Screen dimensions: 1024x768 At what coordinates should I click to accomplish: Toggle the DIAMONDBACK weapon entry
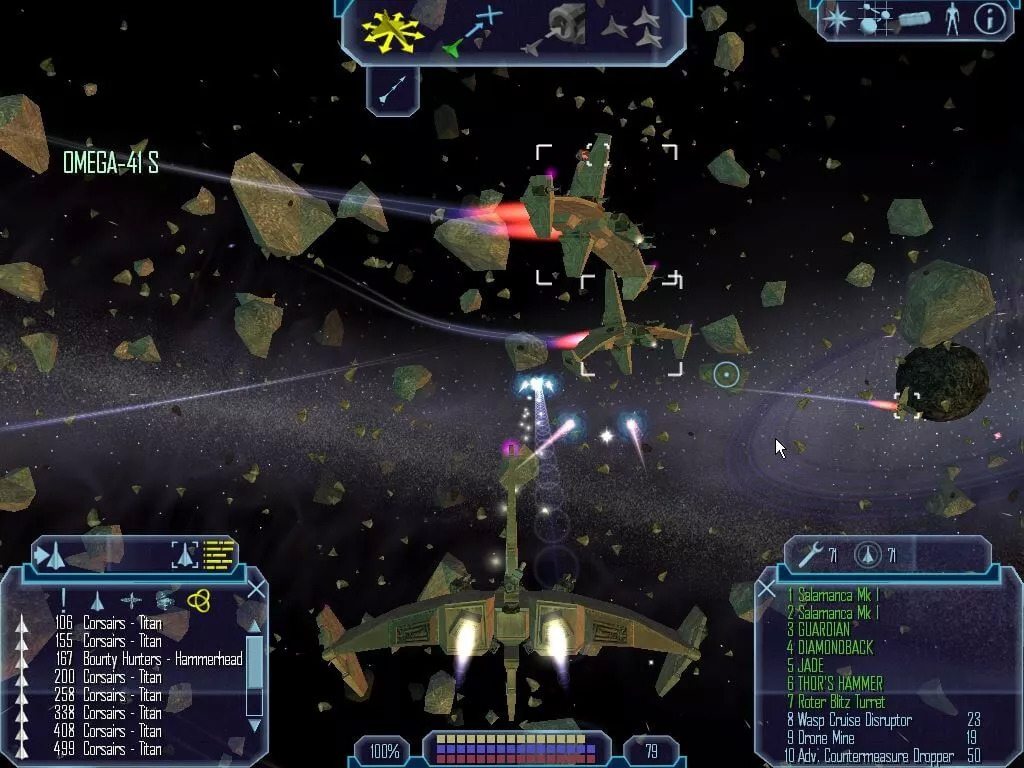829,648
